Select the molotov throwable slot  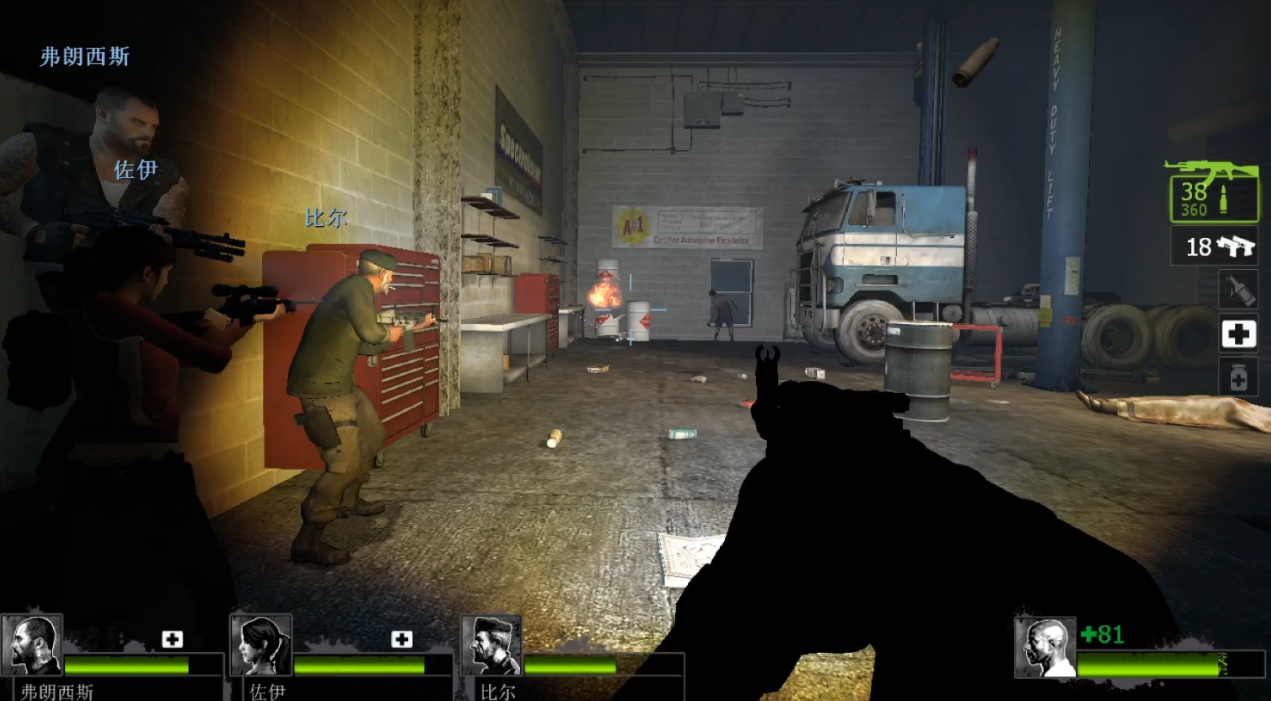tap(1238, 290)
